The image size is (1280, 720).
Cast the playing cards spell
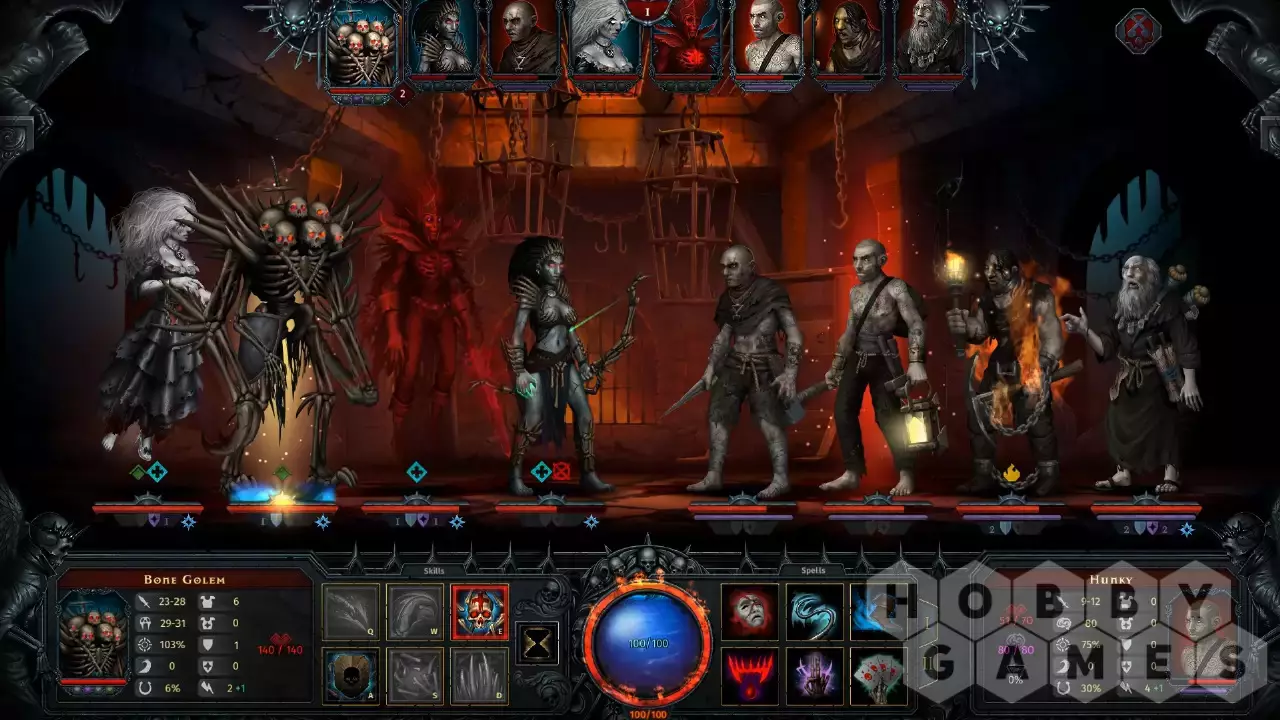878,676
